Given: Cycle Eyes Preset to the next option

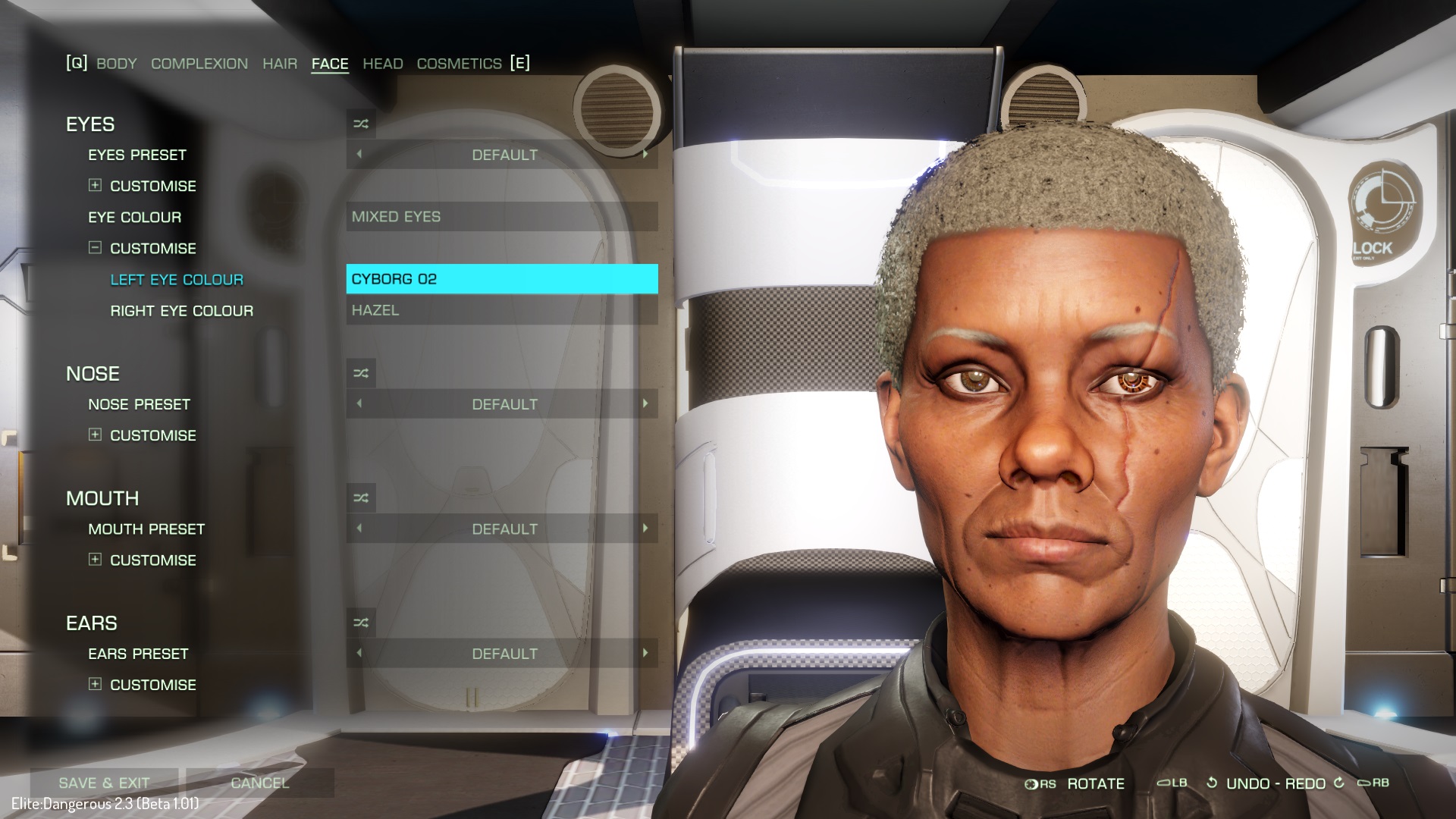Looking at the screenshot, I should (x=645, y=155).
